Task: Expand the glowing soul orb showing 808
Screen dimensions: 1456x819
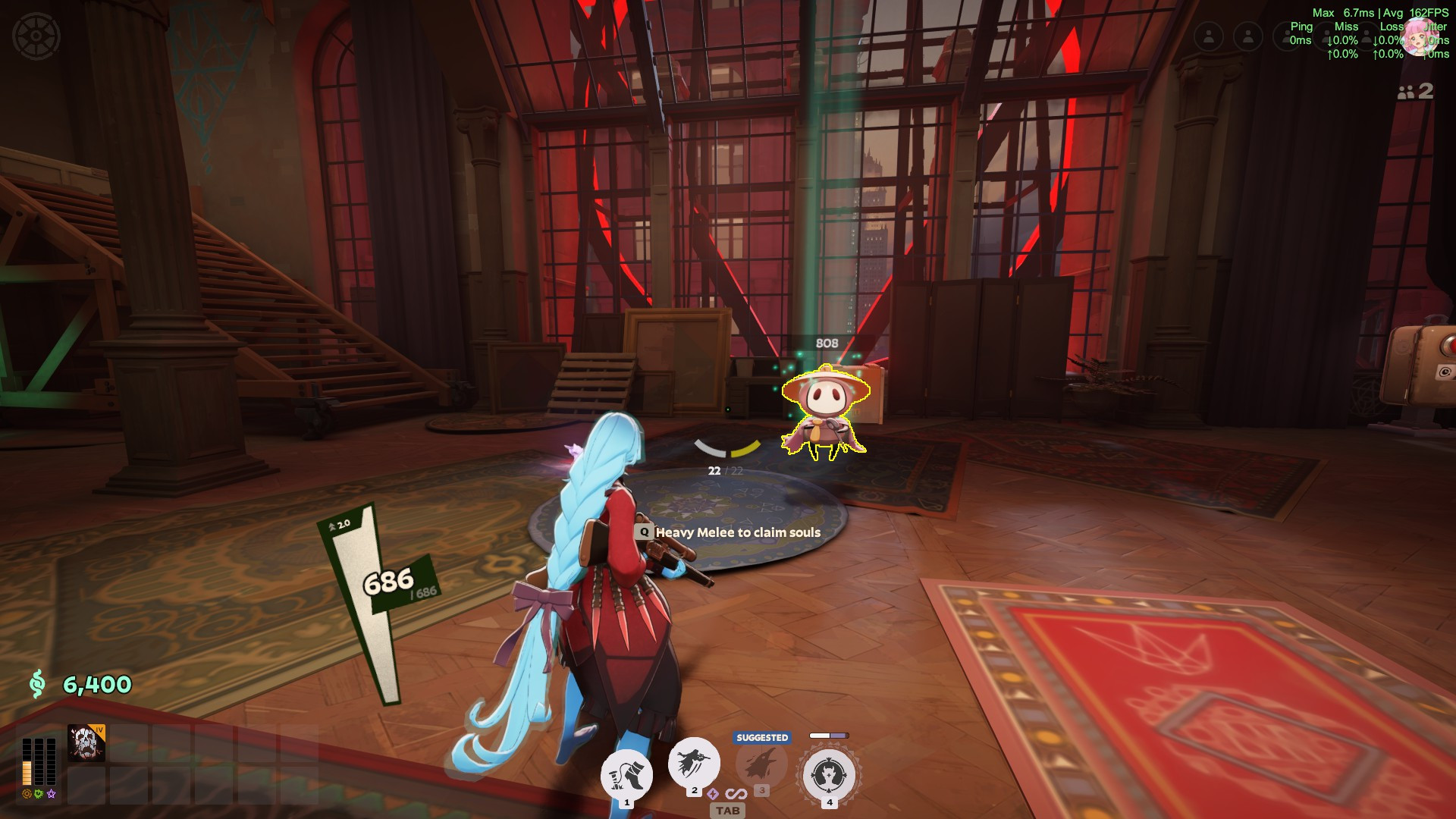Action: pyautogui.click(x=827, y=343)
